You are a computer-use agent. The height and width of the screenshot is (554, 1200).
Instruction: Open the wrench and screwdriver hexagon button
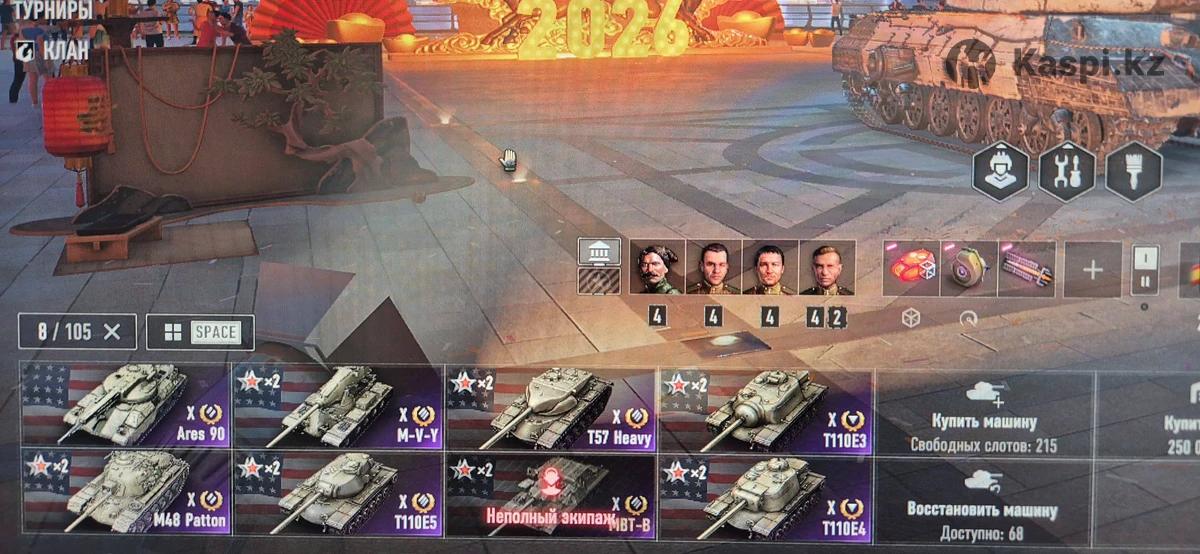click(1066, 172)
